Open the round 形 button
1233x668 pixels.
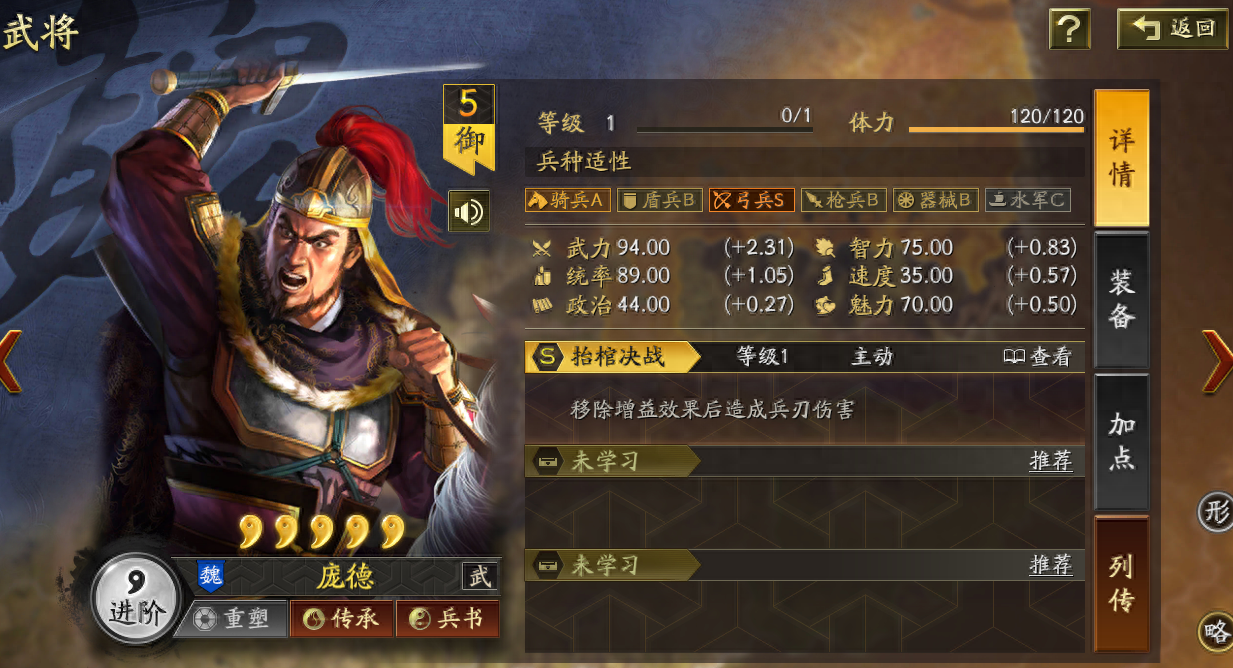pos(1216,513)
